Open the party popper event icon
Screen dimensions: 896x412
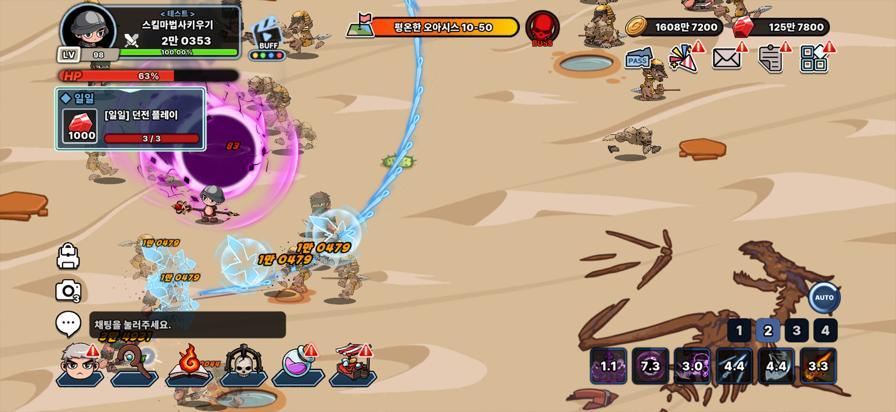(x=683, y=58)
